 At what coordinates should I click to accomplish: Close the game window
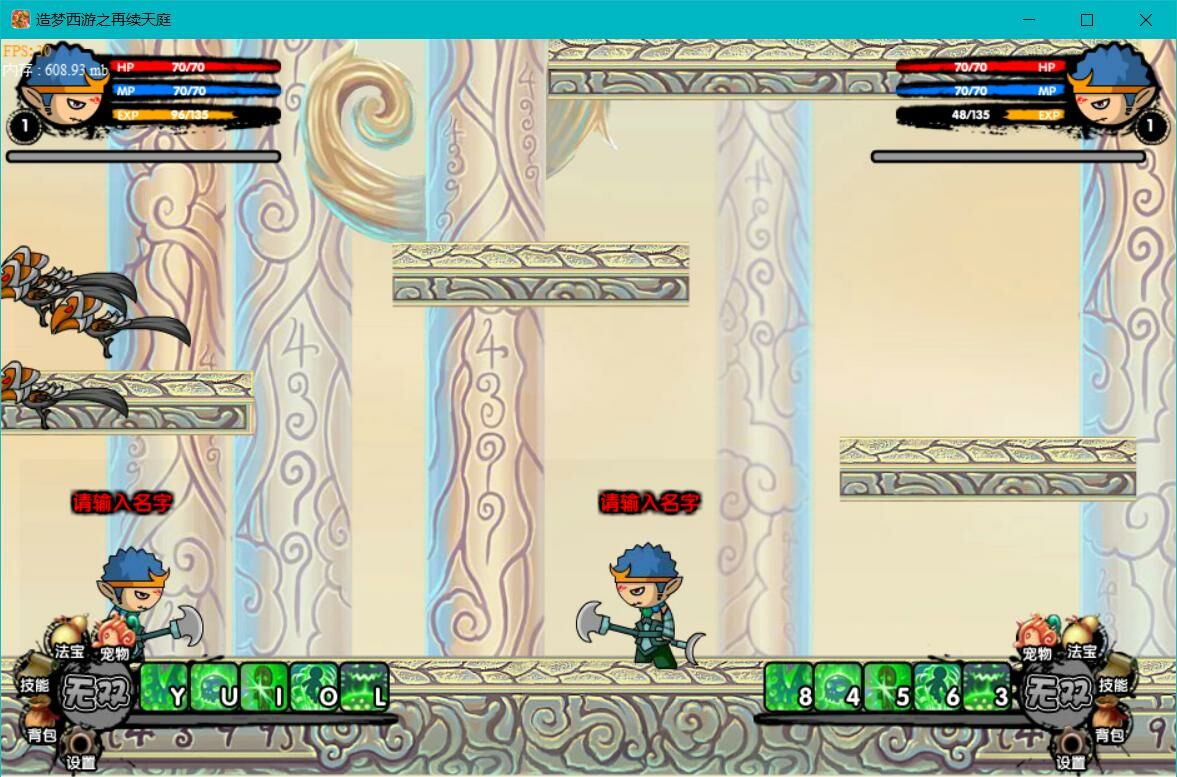click(x=1146, y=20)
